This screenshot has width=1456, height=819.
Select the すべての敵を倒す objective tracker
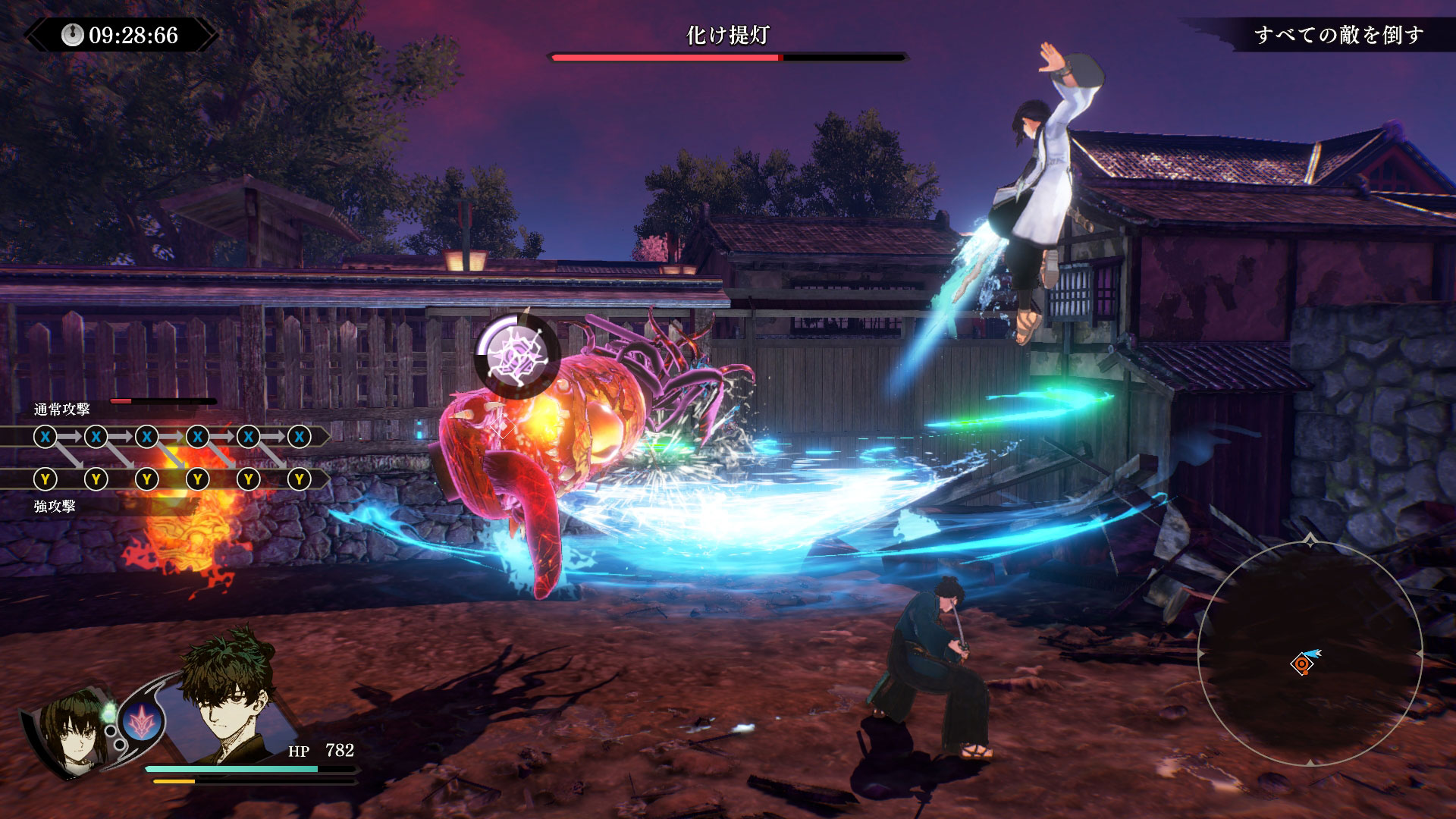(x=1338, y=35)
